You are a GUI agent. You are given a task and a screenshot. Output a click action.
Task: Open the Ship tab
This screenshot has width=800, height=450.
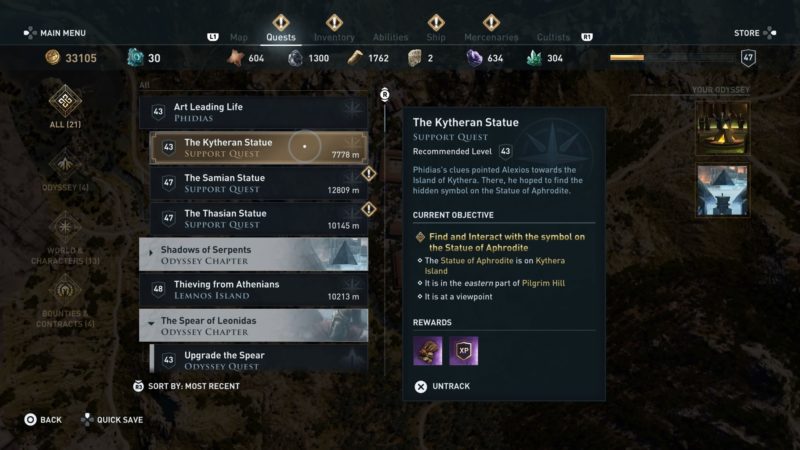click(x=436, y=38)
